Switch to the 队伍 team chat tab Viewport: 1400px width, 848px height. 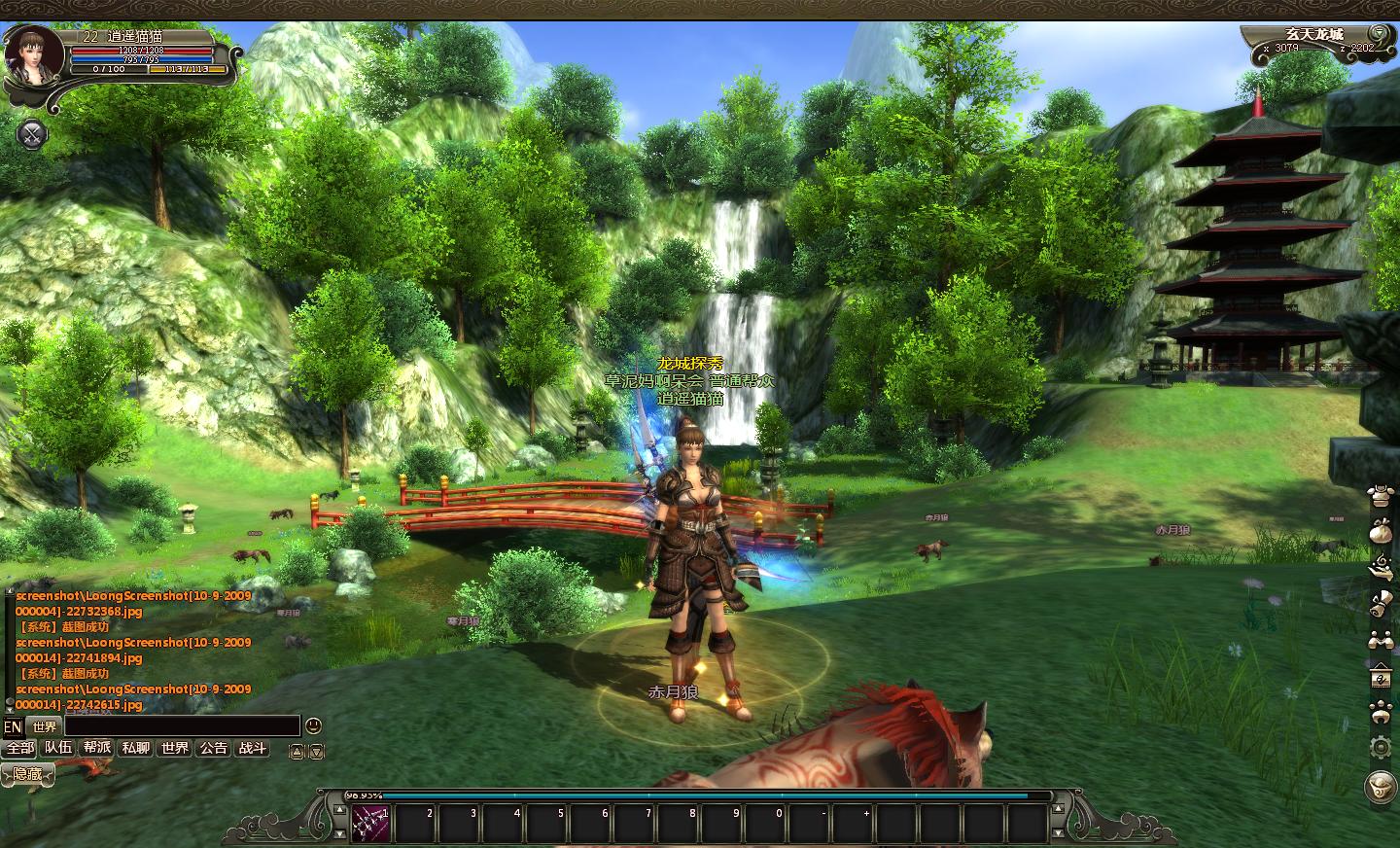pyautogui.click(x=58, y=748)
